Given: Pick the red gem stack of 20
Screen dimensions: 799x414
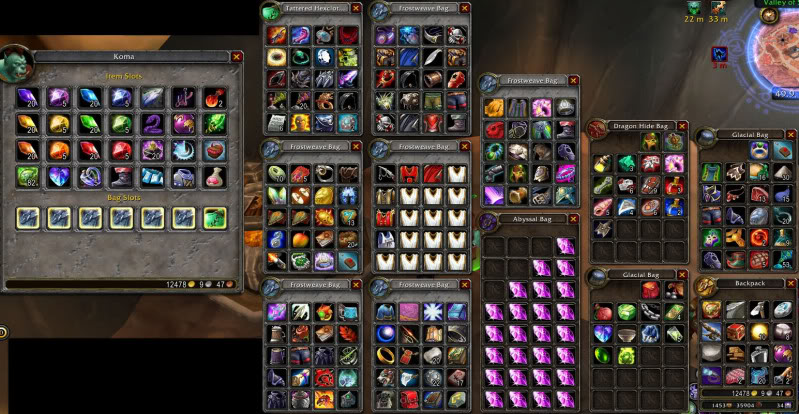Looking at the screenshot, I should click(91, 150).
